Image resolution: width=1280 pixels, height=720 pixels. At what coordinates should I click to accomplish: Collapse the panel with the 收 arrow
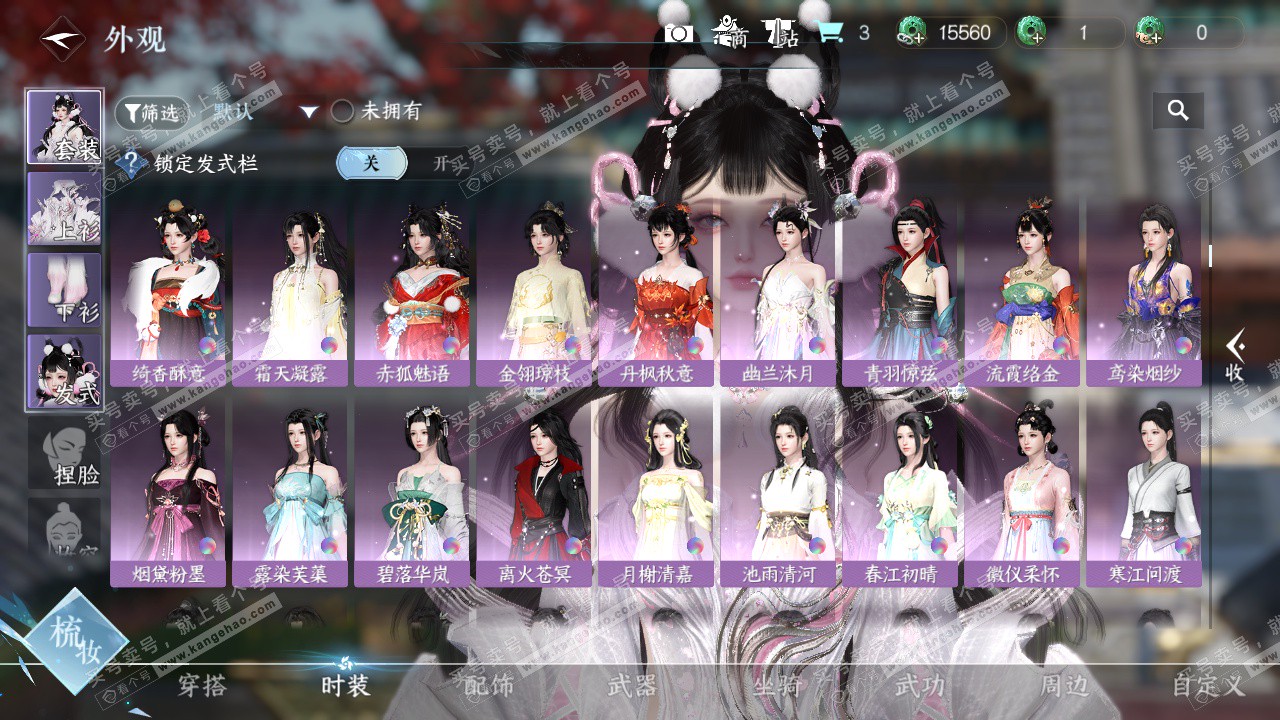[x=1235, y=356]
